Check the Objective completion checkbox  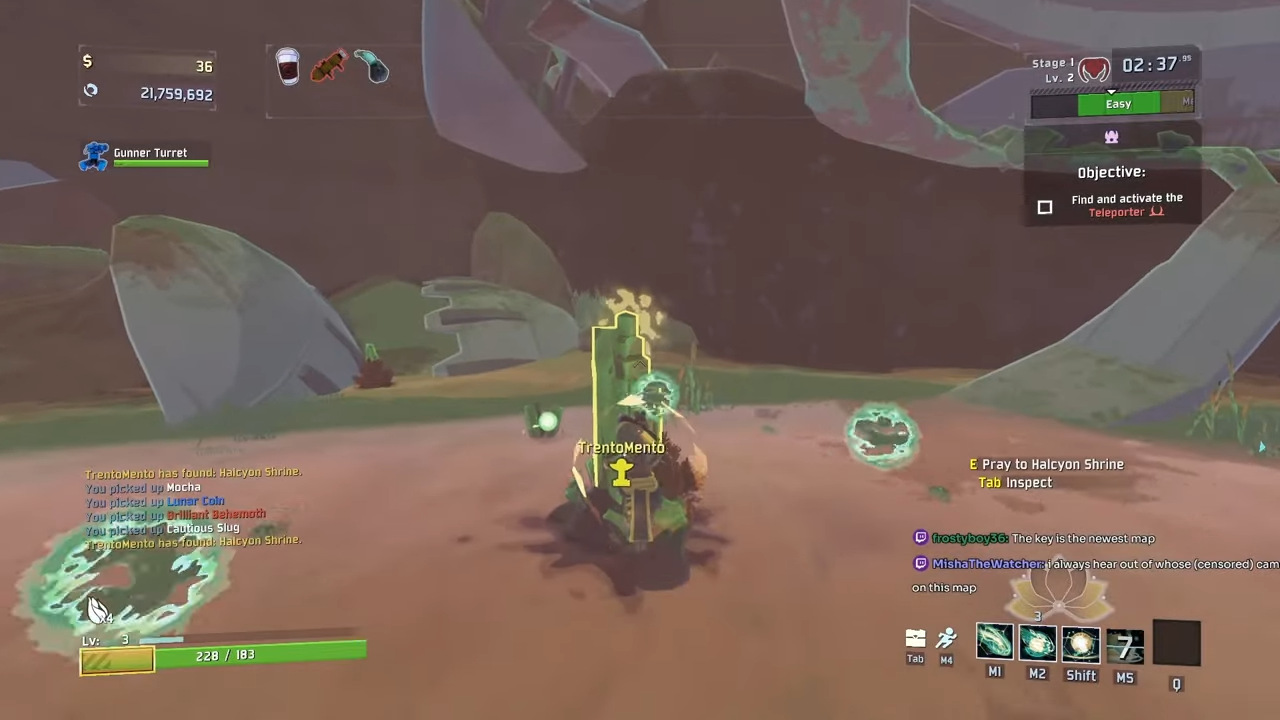(1044, 207)
